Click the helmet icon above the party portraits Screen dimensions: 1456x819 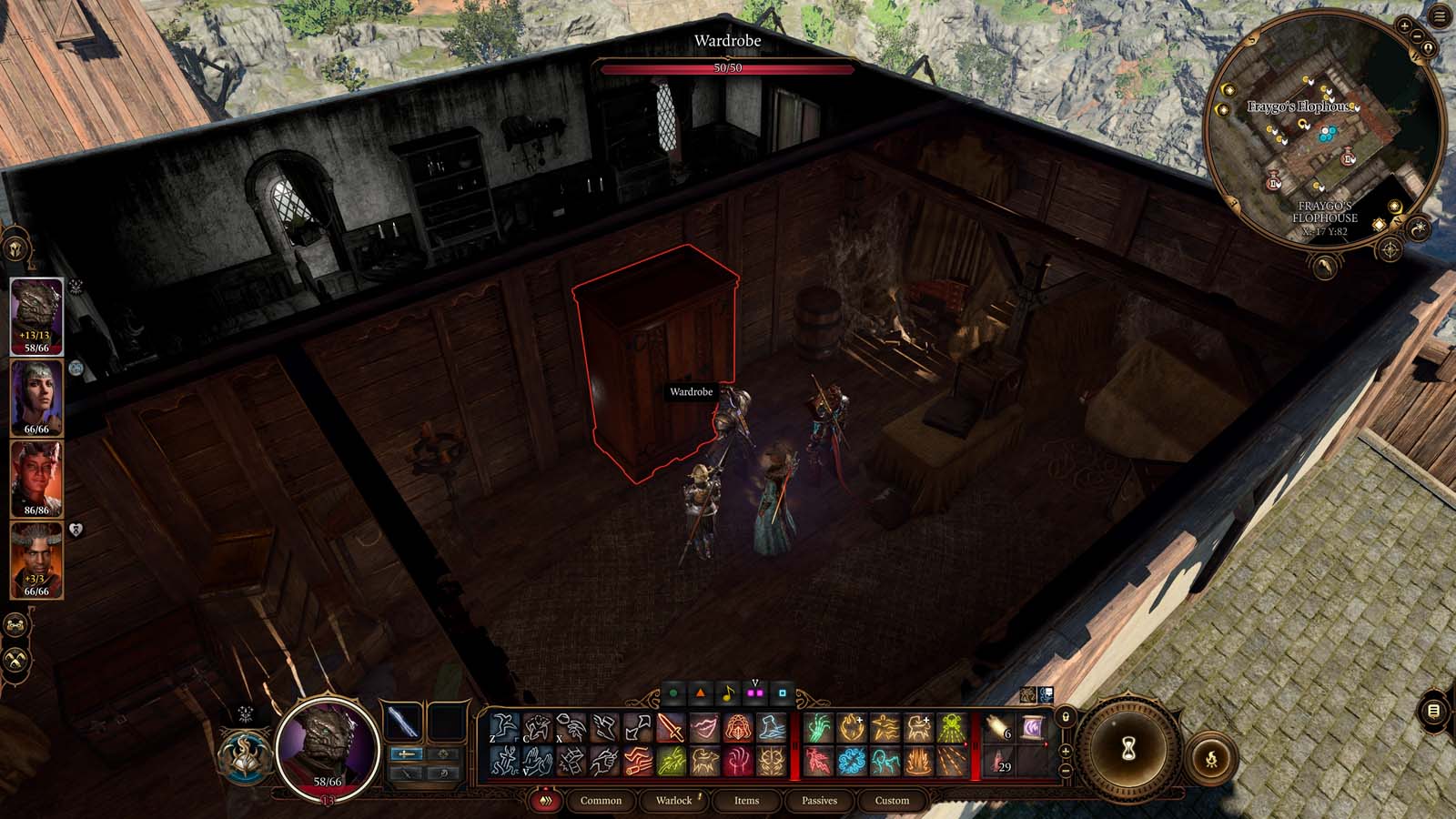click(x=15, y=248)
